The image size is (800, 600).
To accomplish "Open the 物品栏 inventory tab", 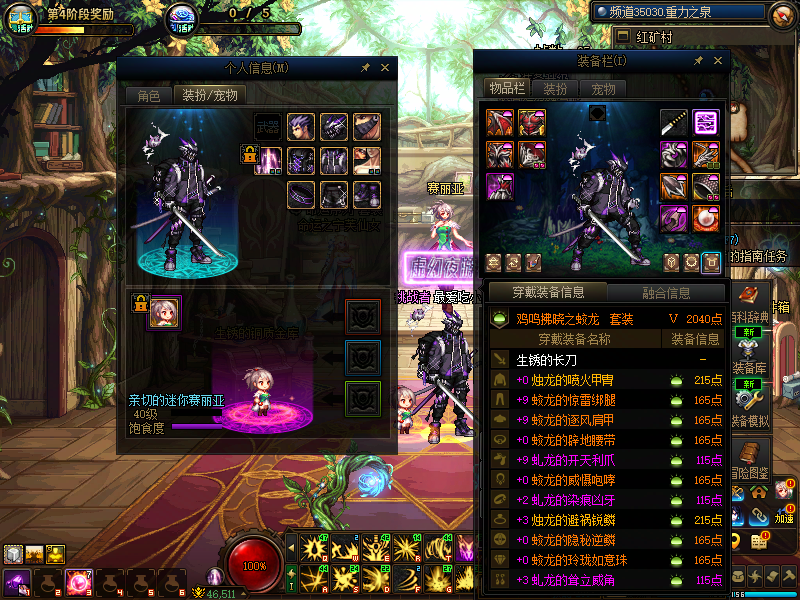I will click(506, 89).
